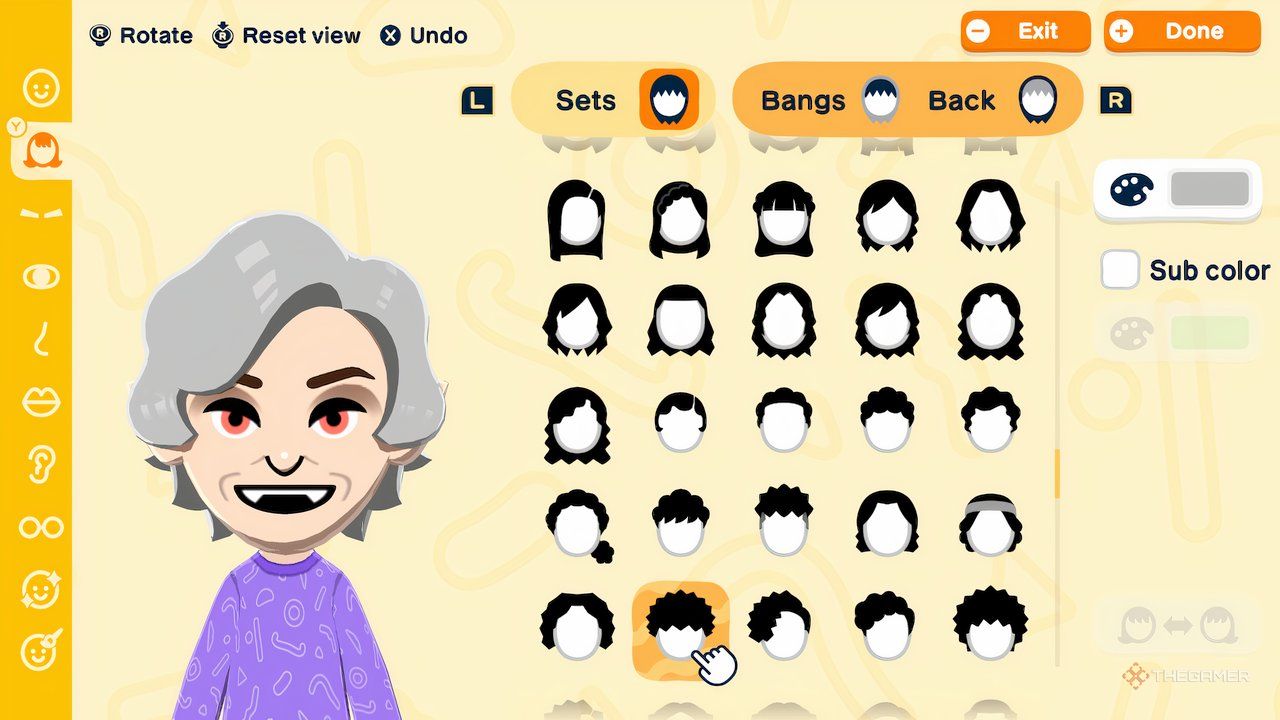Open the mouth editing category

tap(40, 403)
